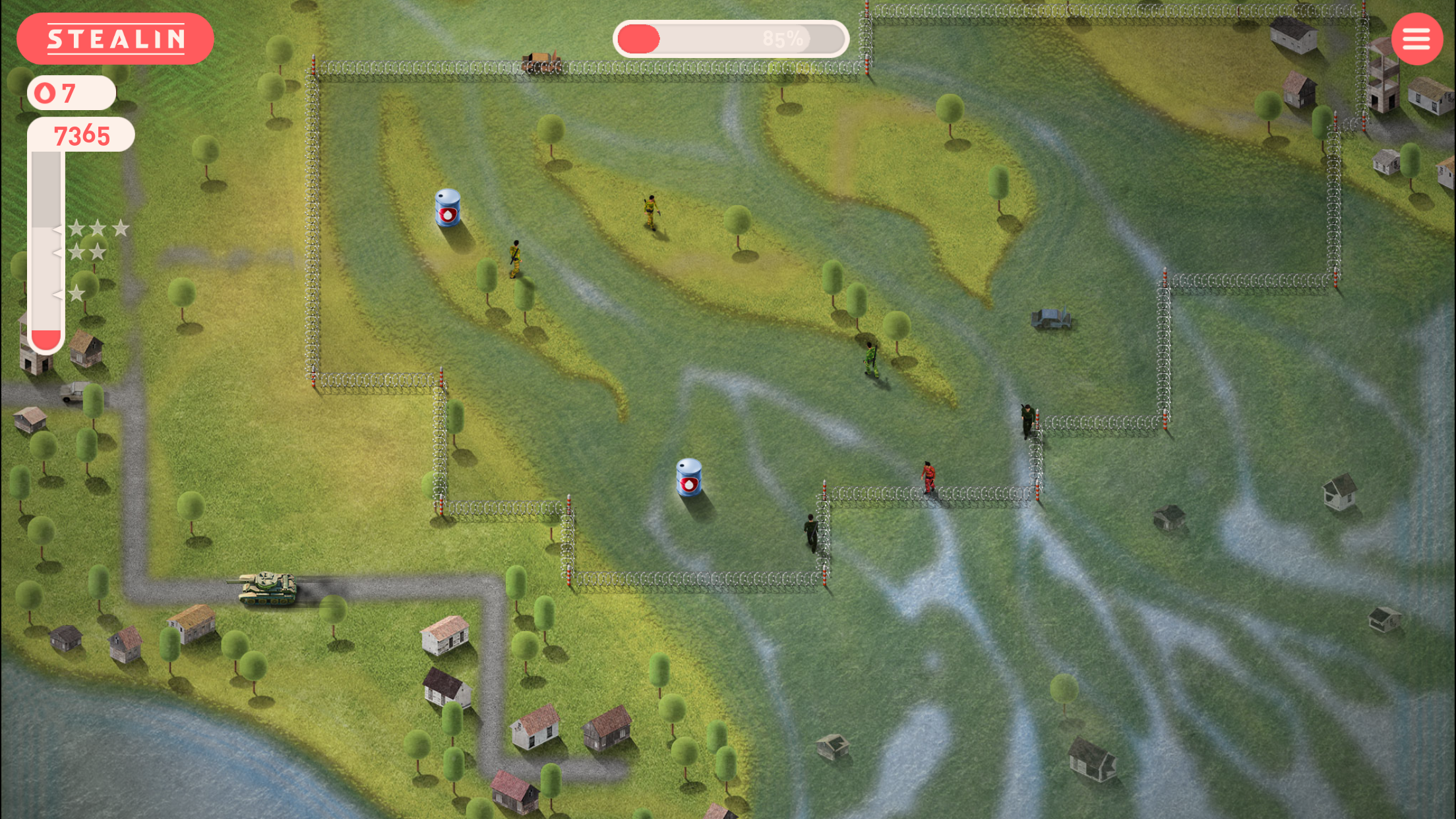Select the single star at the meter bottom
The width and height of the screenshot is (1456, 819).
[x=77, y=292]
